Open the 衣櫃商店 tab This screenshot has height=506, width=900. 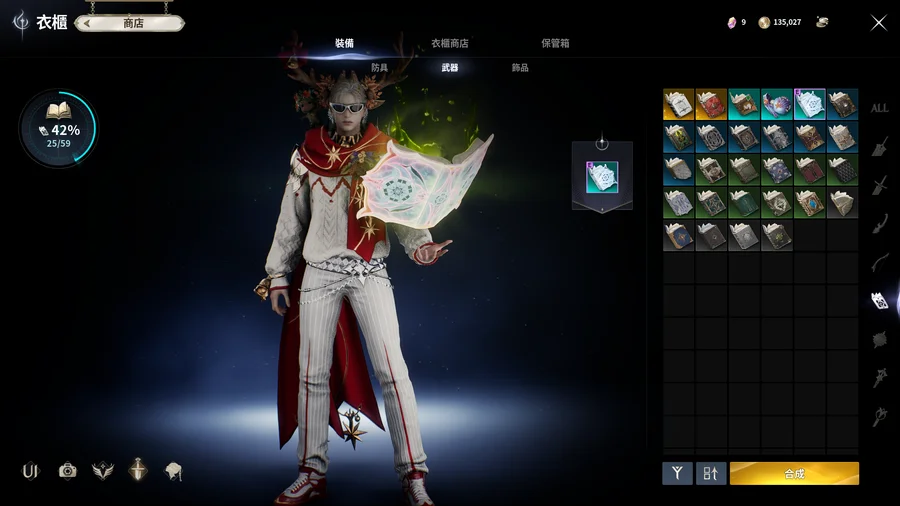tap(449, 43)
